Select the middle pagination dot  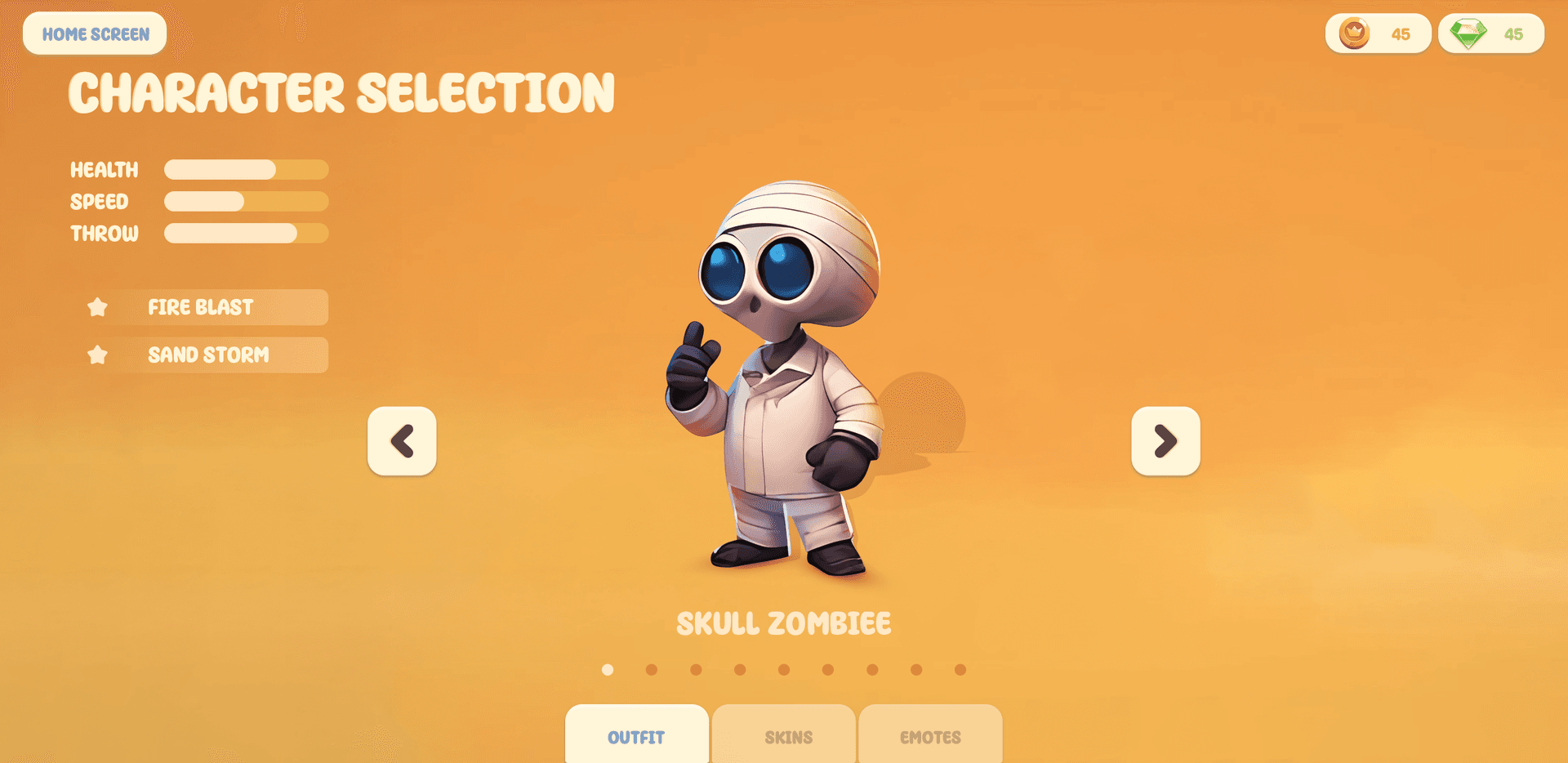784,669
